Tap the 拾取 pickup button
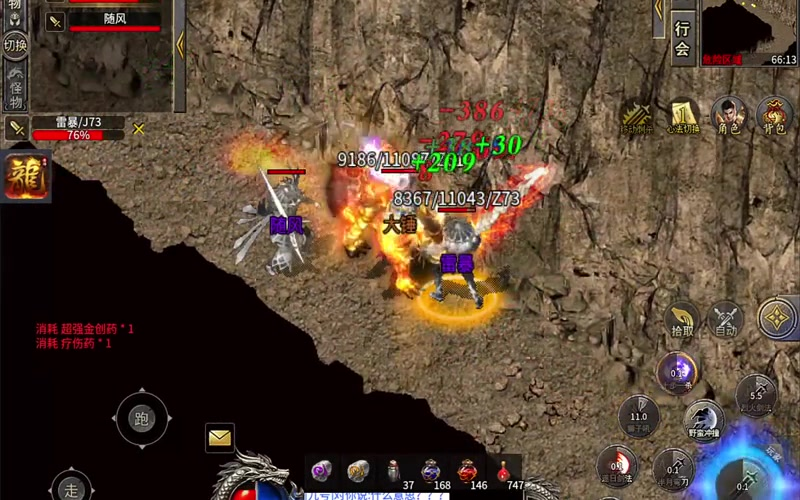 click(682, 319)
